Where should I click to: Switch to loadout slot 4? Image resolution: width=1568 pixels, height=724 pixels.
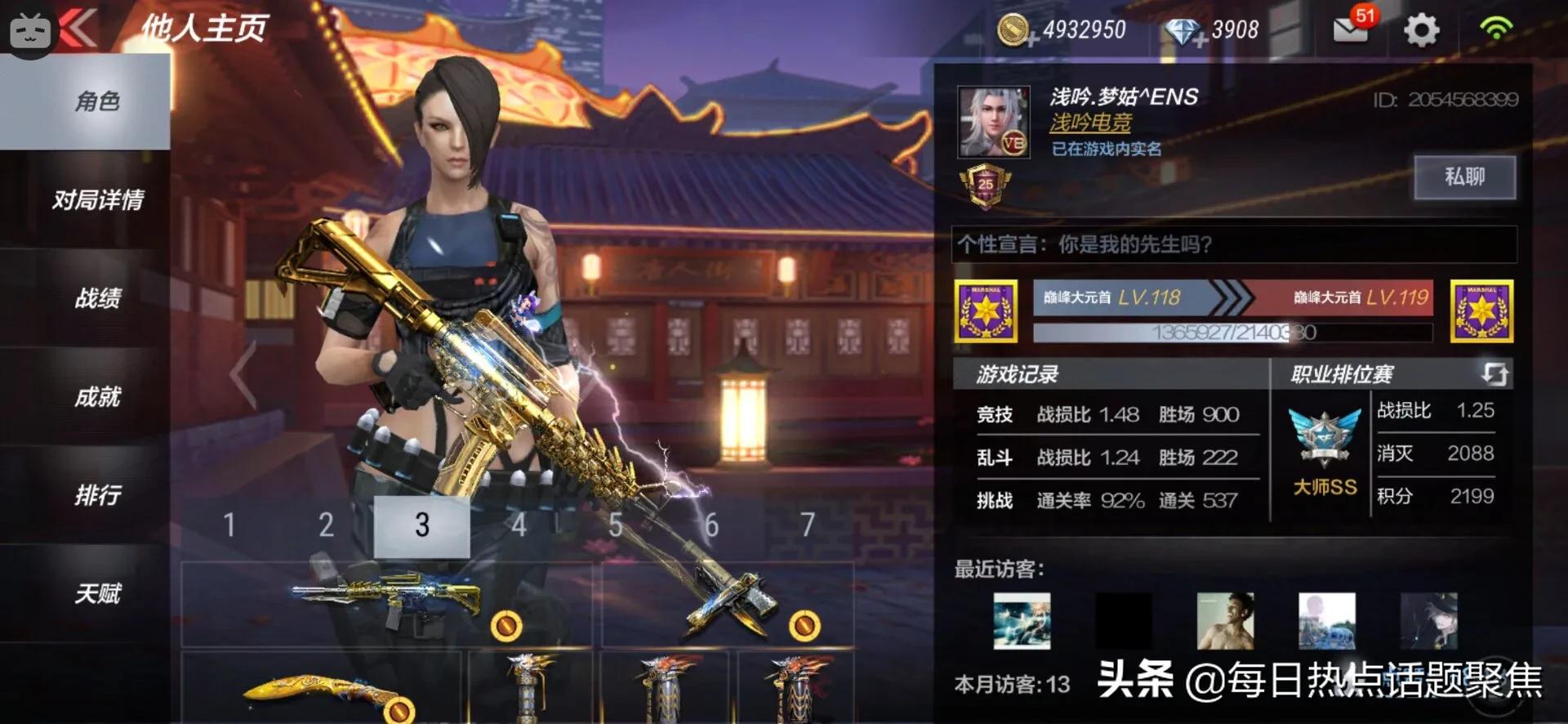pos(518,525)
